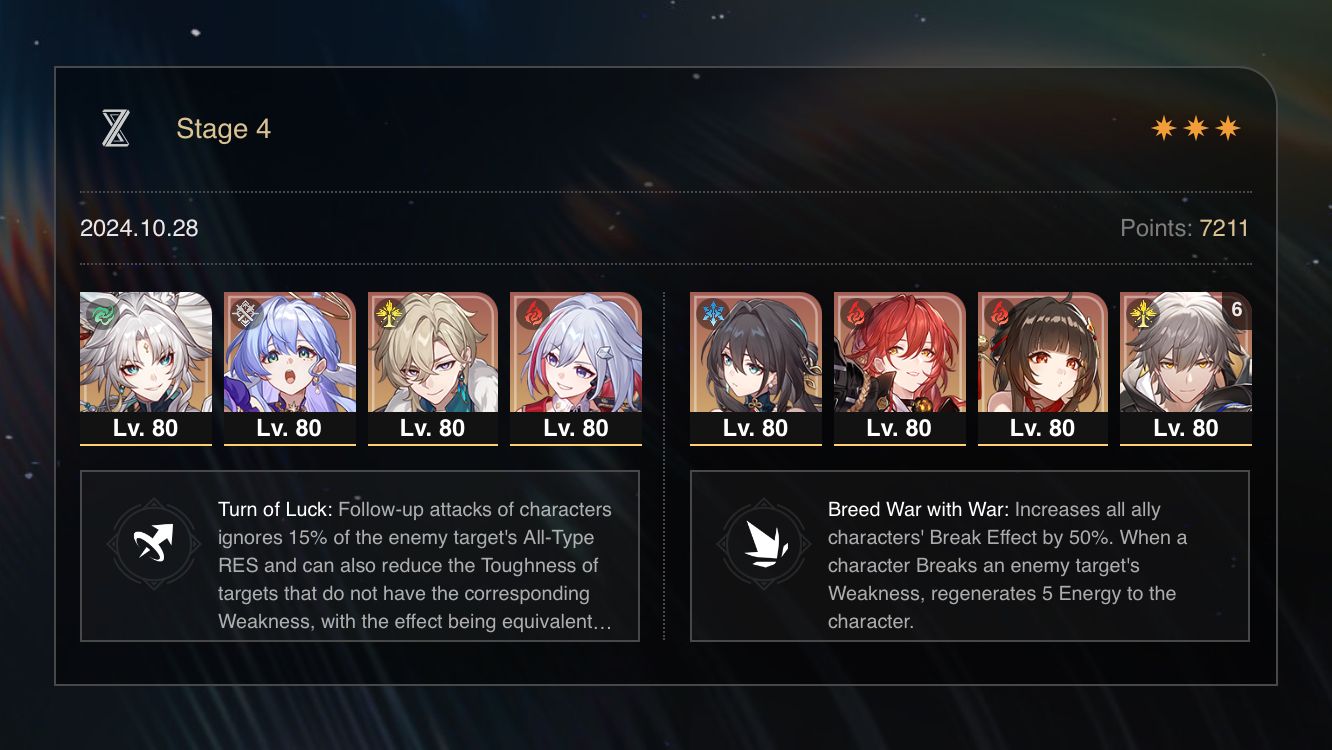Toggle the first star of the stage rating
The image size is (1332, 750).
pos(1164,127)
